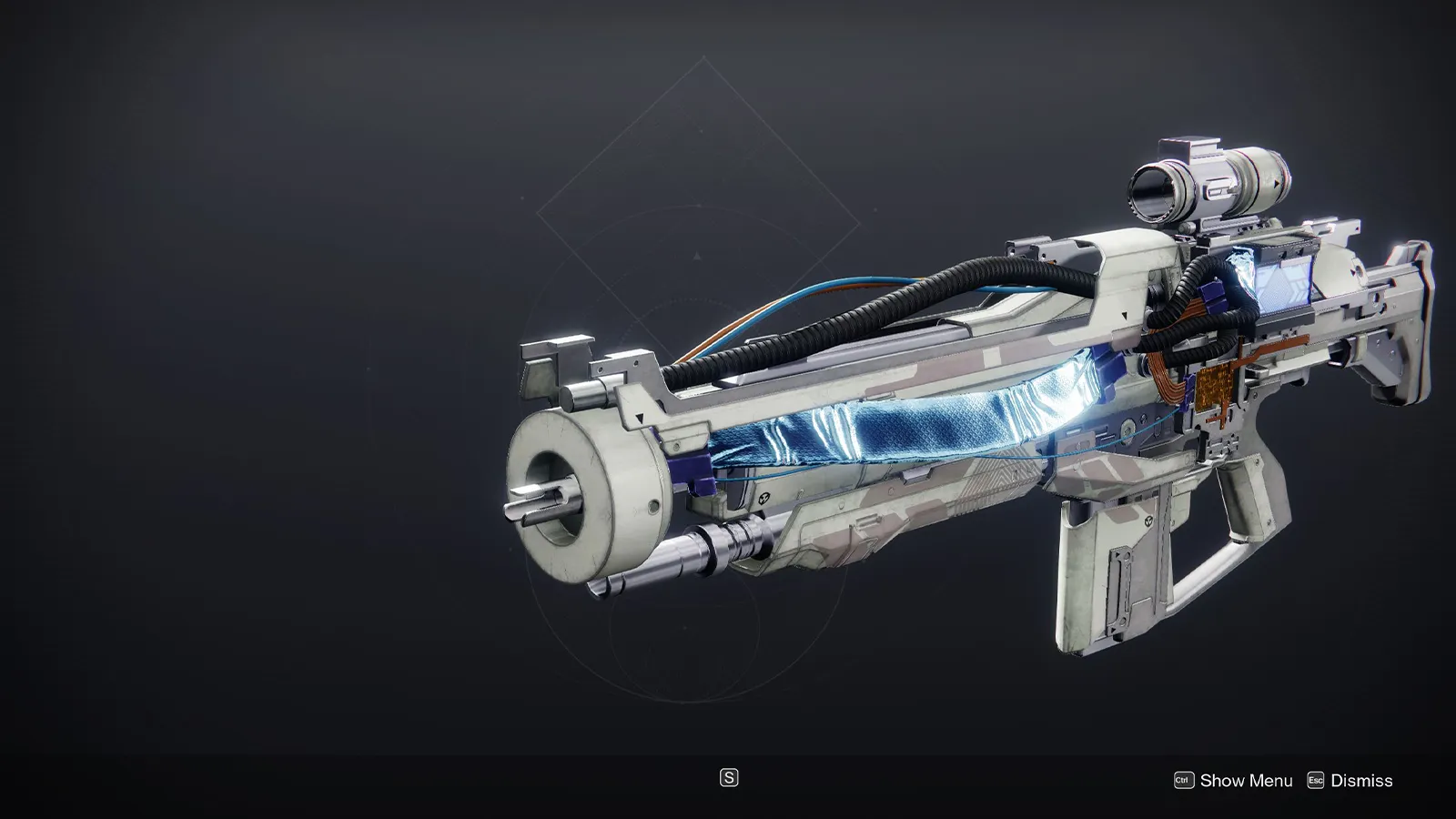Click Dismiss to exit the preview
Image resolution: width=1456 pixels, height=819 pixels.
[1362, 780]
